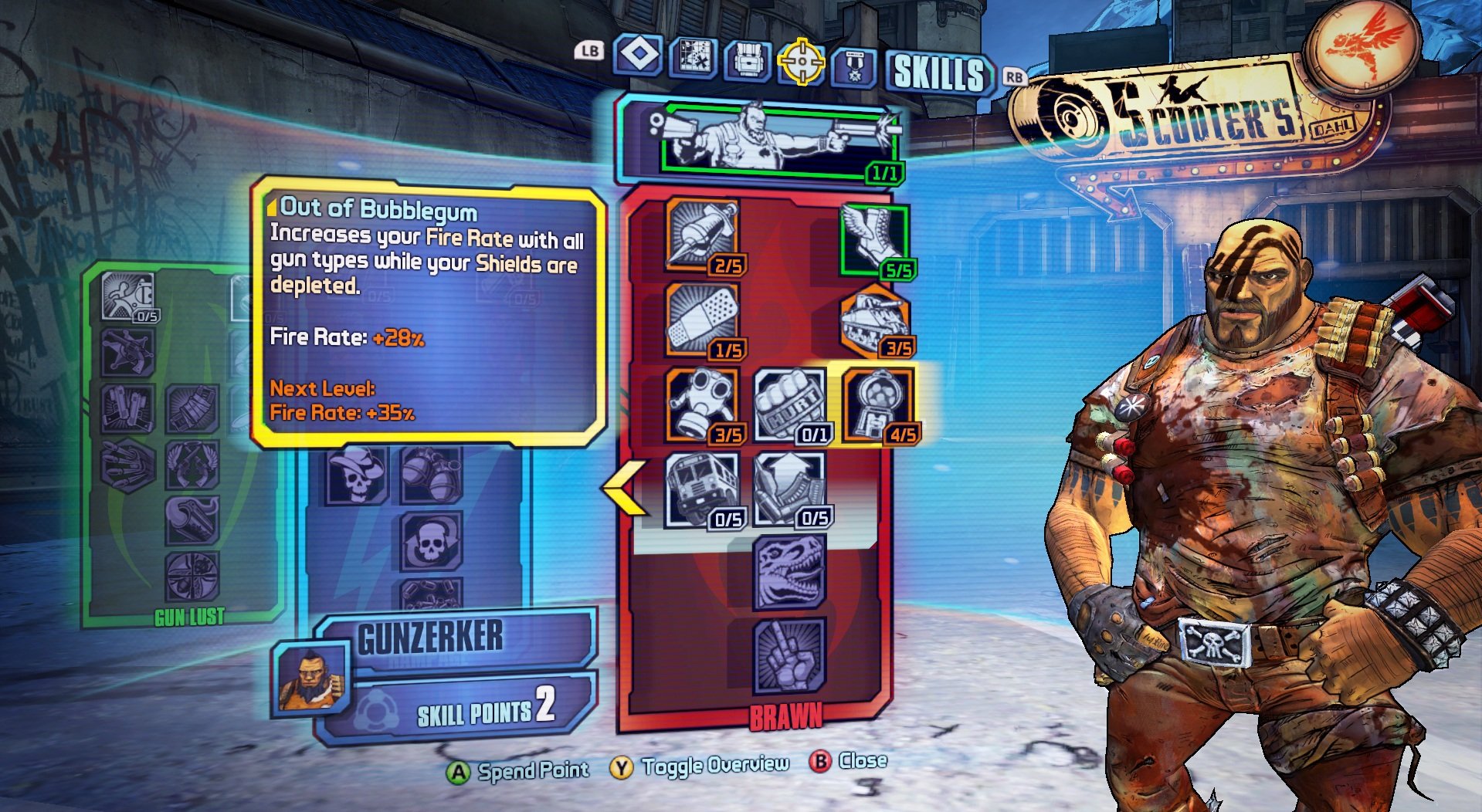Open the backpack inventory tab
Screen dimensions: 1482x812
coord(747,60)
